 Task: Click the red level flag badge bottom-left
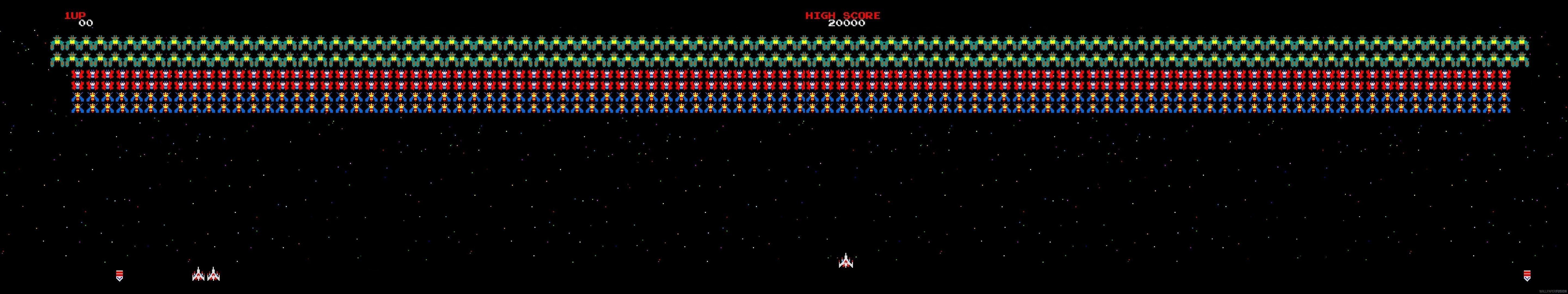pos(119,276)
